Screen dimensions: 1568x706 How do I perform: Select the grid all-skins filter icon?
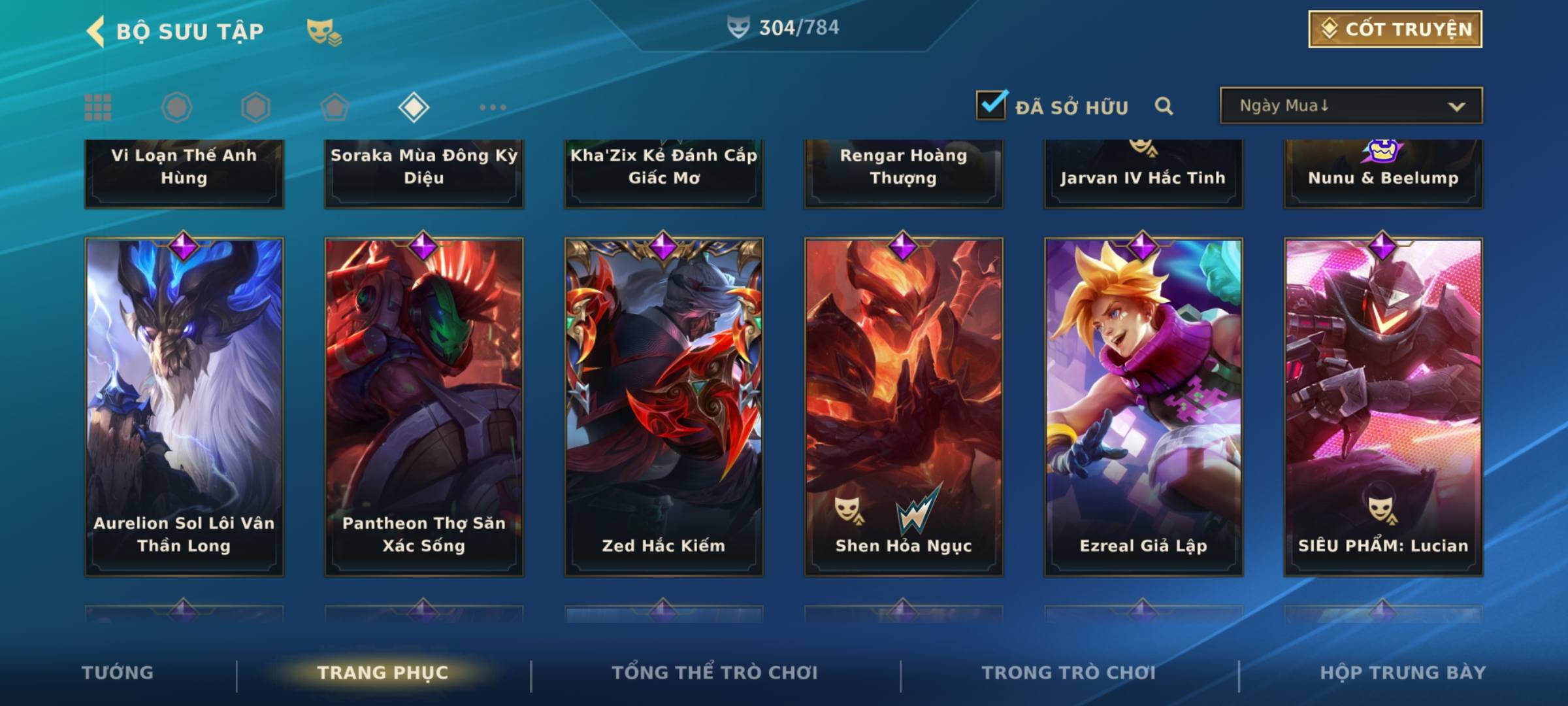click(x=98, y=107)
